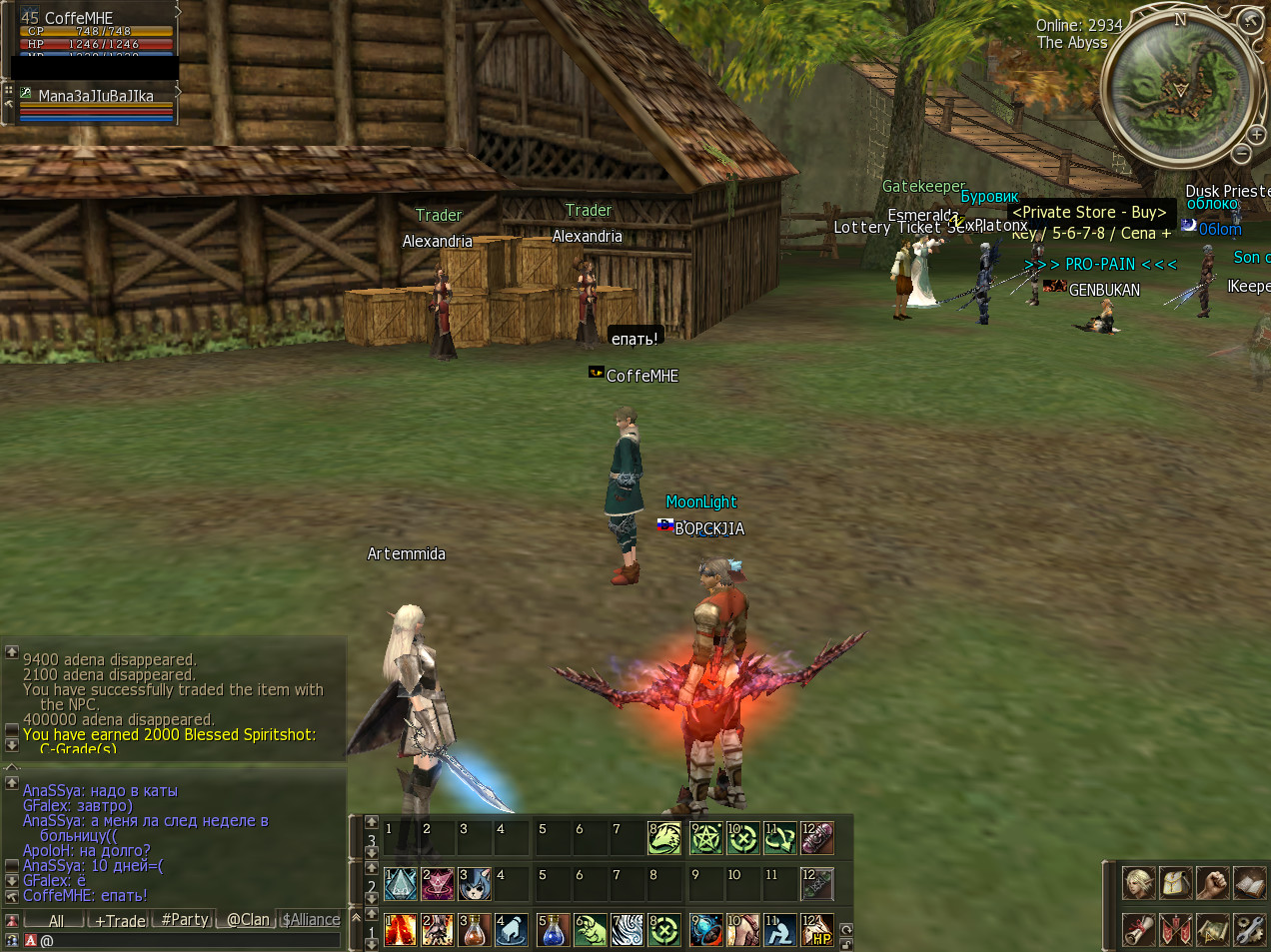Open the clan banners icon
This screenshot has width=1271, height=952.
click(x=1176, y=929)
